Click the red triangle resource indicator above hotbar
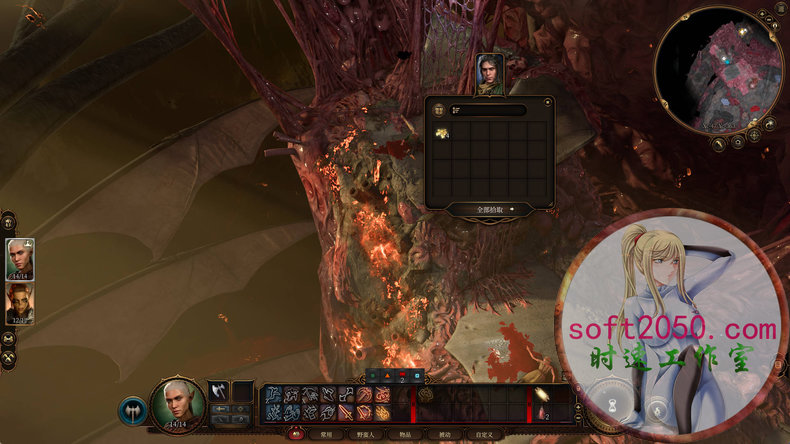Viewport: 790px width, 444px height. [x=385, y=375]
